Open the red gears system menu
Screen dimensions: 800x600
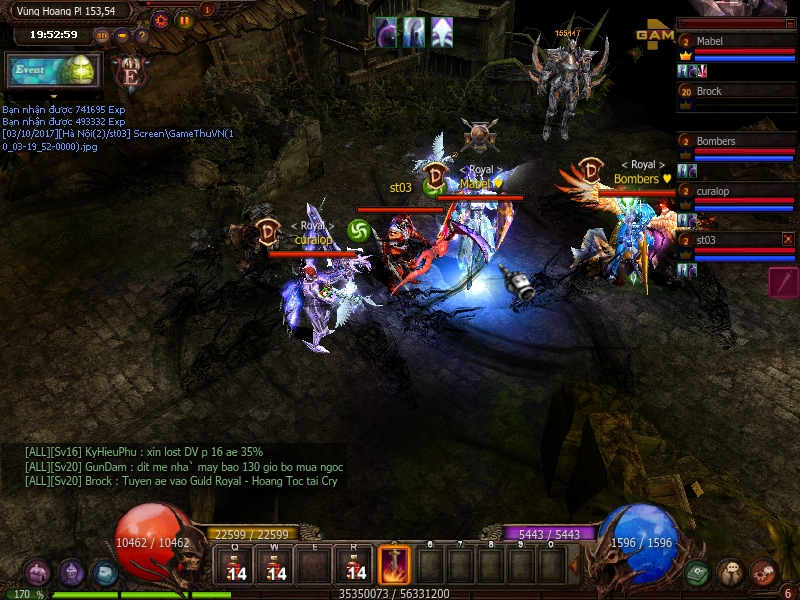tap(763, 573)
